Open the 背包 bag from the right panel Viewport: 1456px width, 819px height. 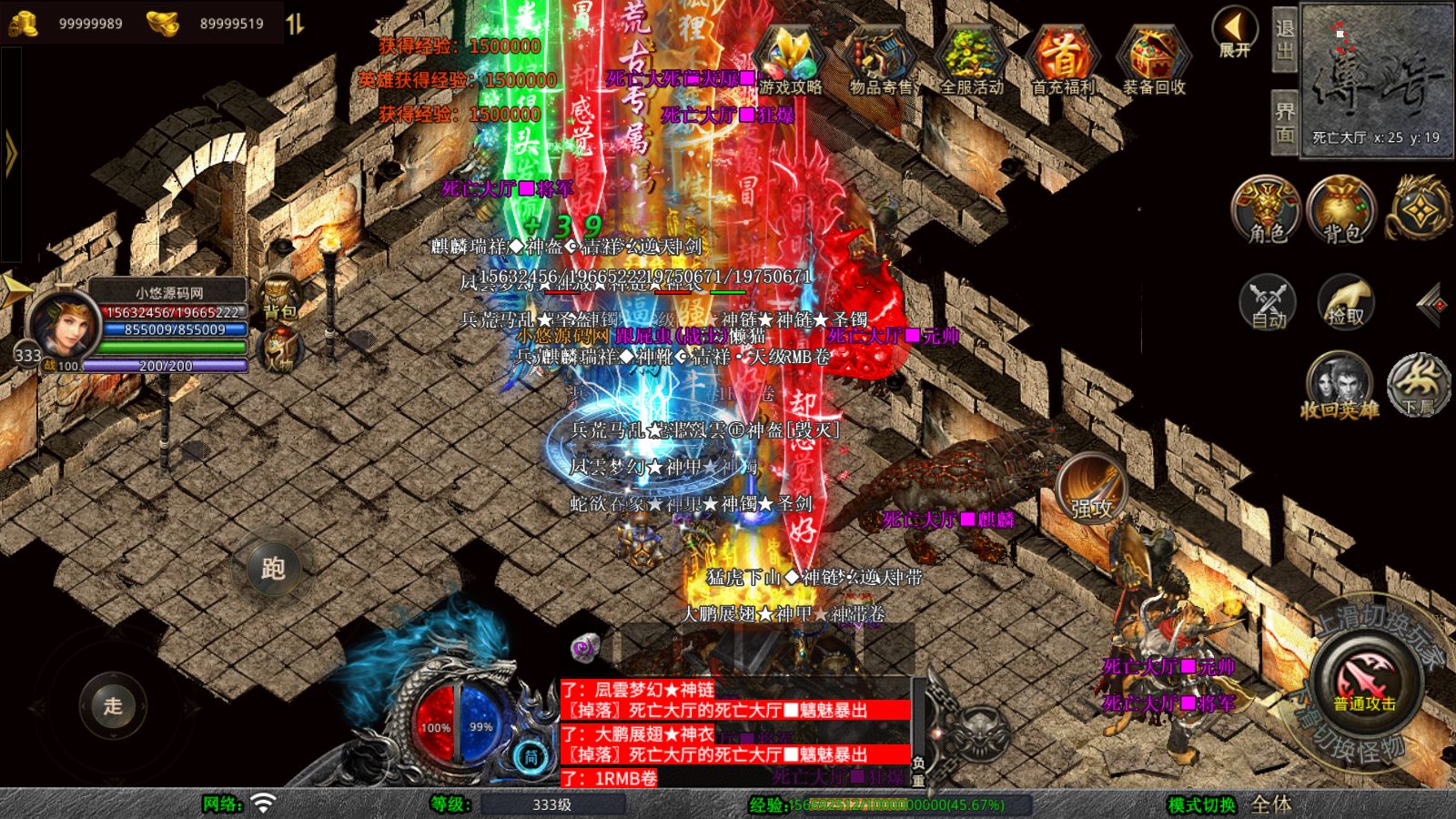pyautogui.click(x=1342, y=209)
